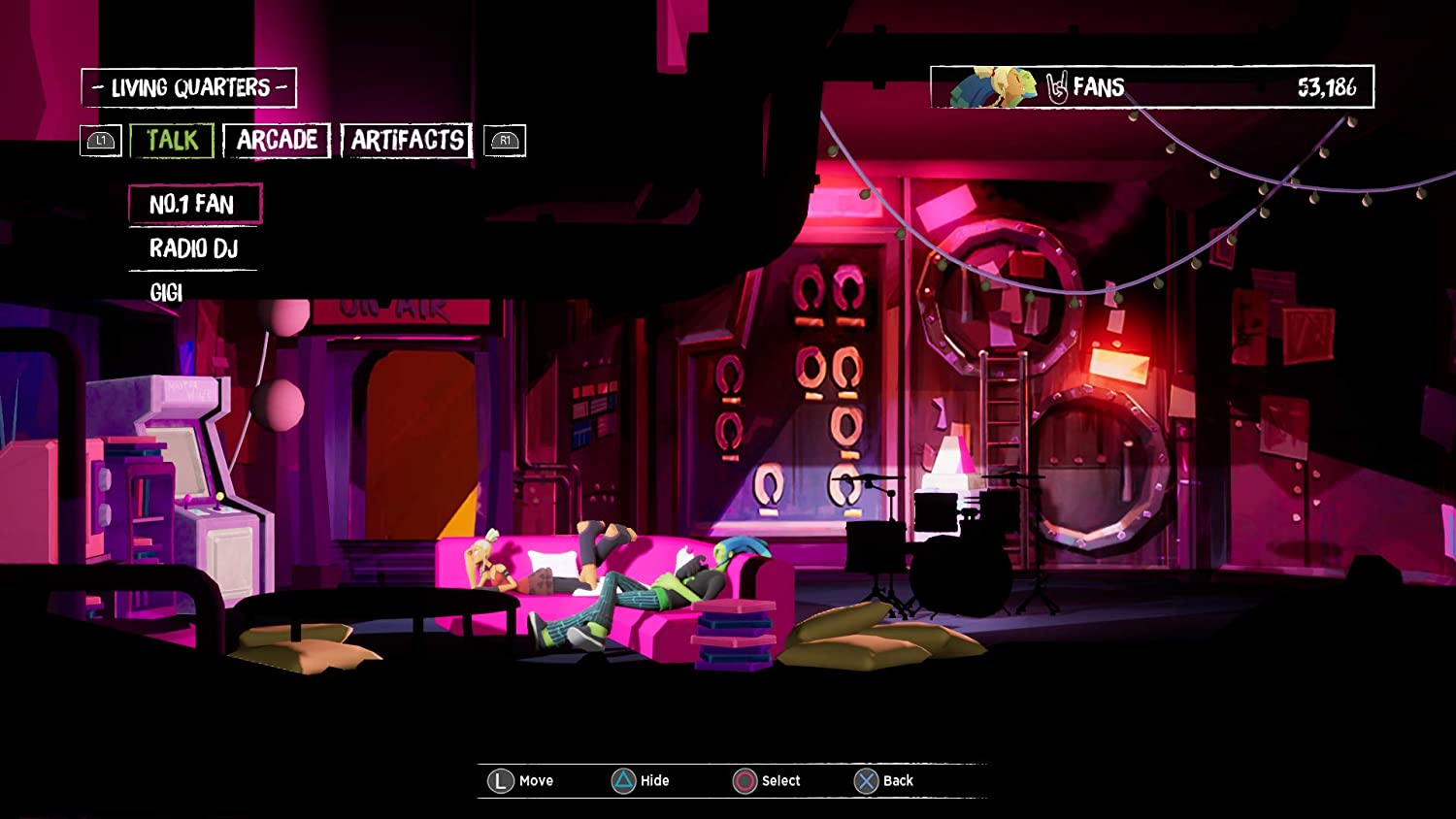This screenshot has width=1456, height=819.
Task: Click the Move label in the control bar
Action: coord(535,779)
